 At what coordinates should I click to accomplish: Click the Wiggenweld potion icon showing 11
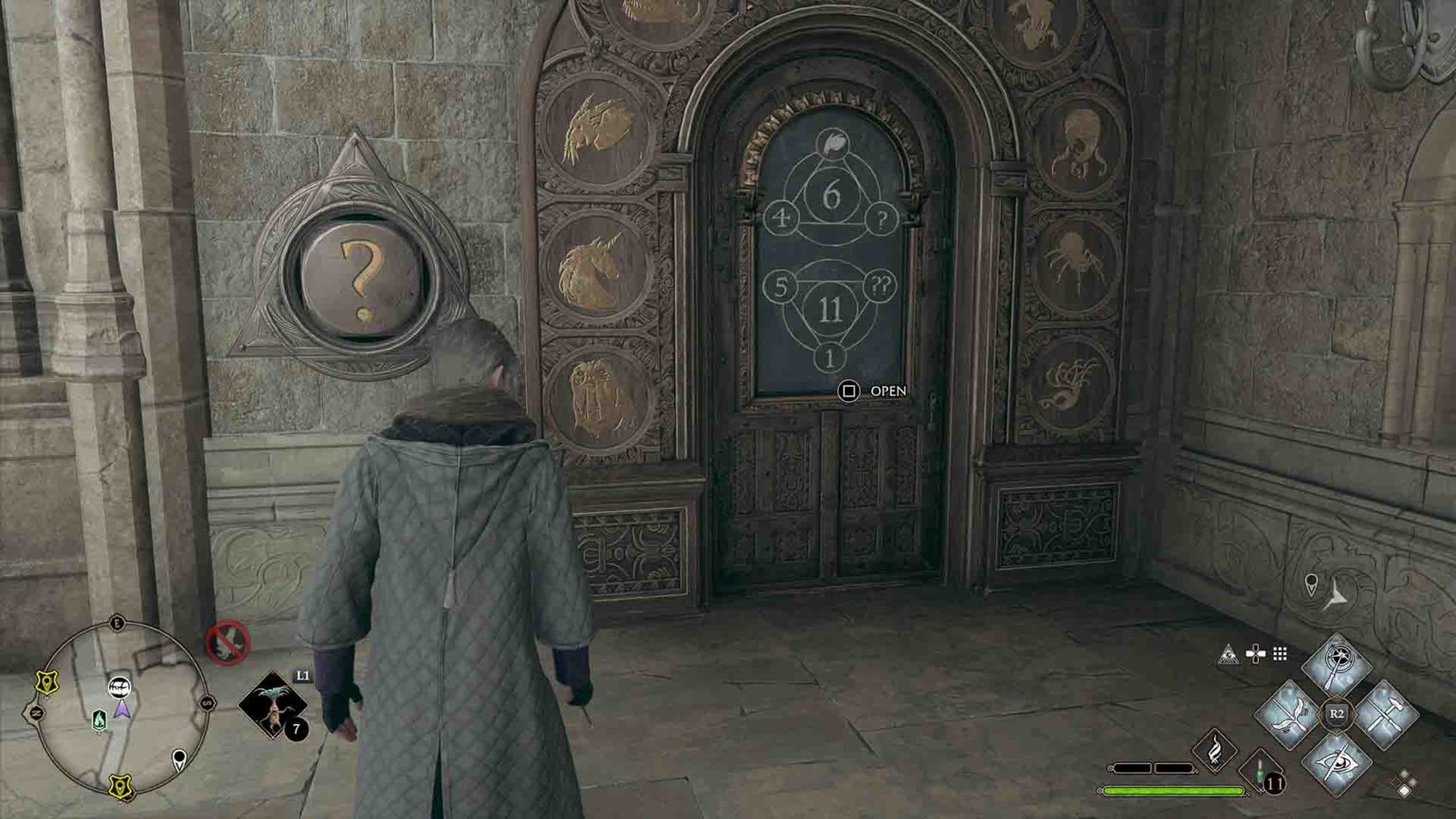tap(1261, 773)
